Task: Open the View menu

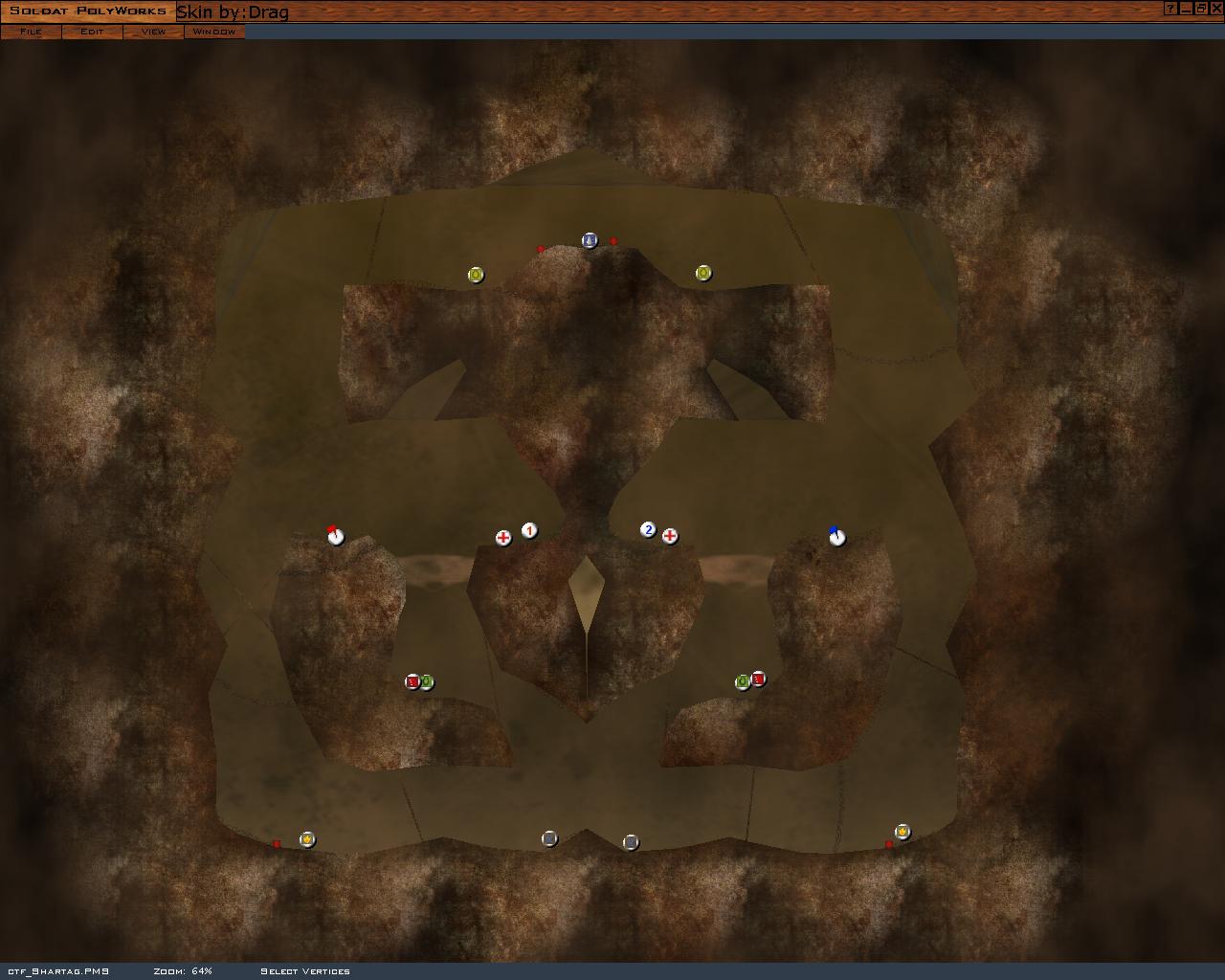Action: tap(153, 32)
